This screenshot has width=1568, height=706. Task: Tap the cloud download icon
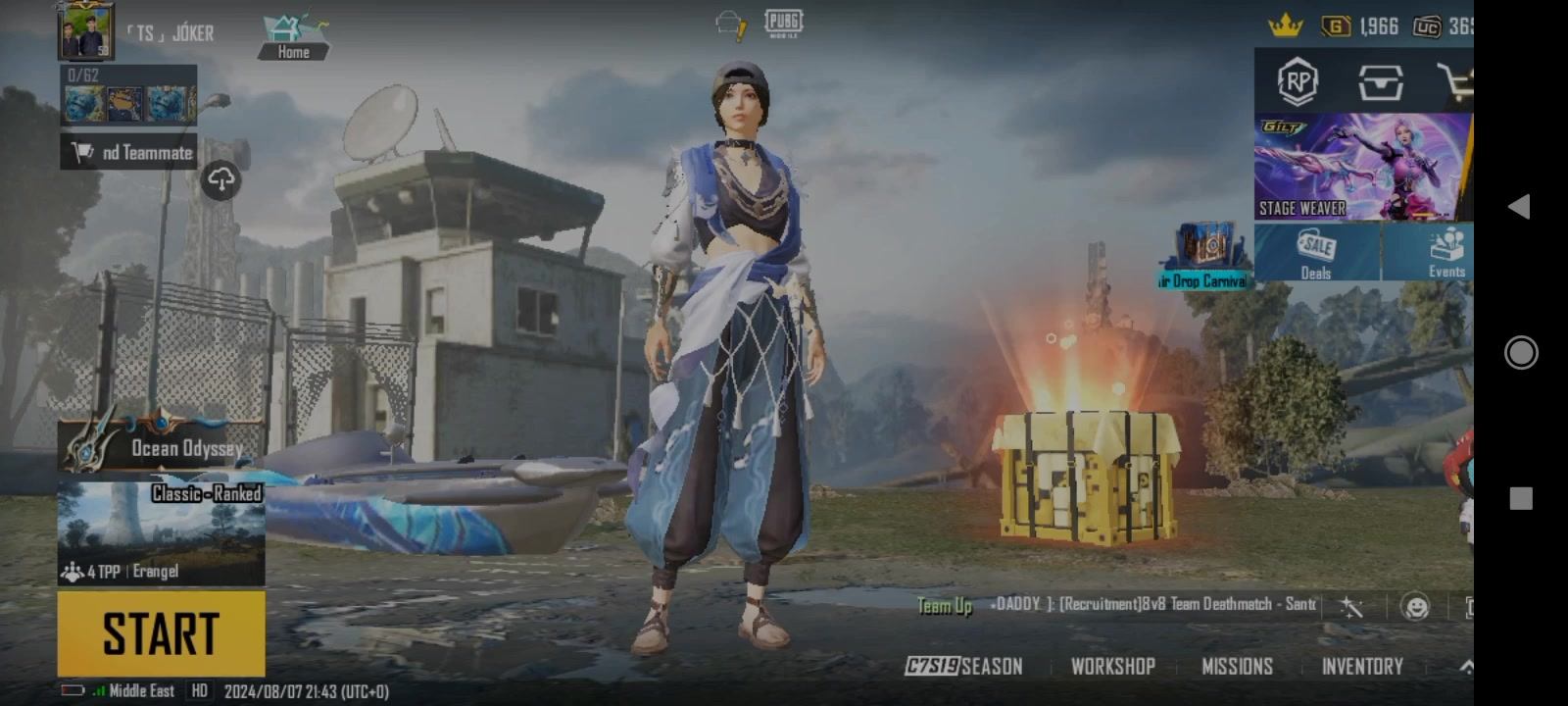pyautogui.click(x=221, y=179)
